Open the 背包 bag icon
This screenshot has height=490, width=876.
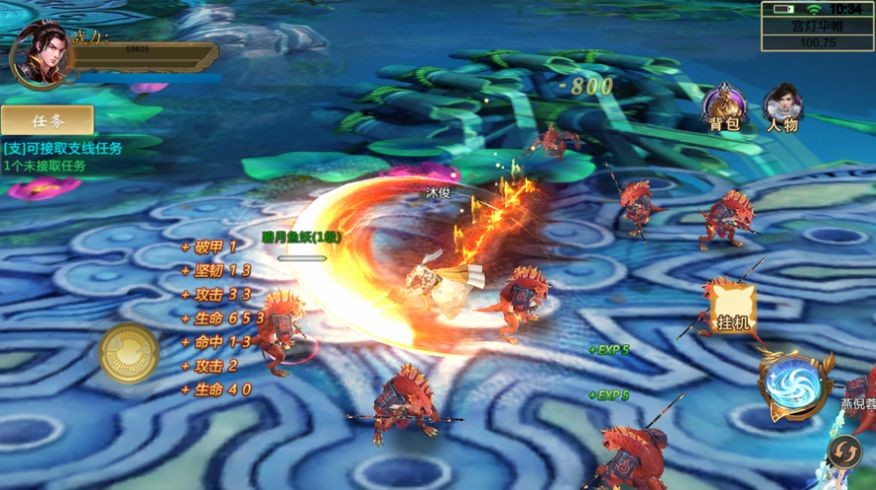[x=724, y=107]
